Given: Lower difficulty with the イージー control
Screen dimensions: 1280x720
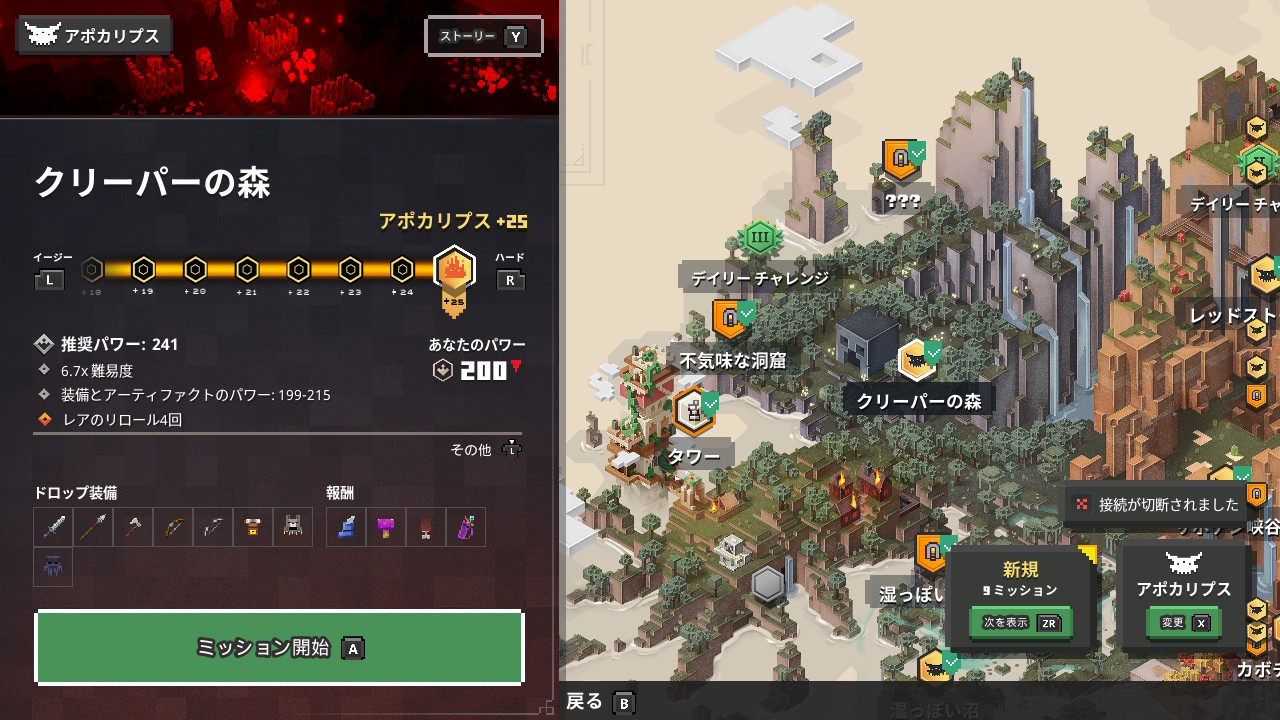Looking at the screenshot, I should click(x=50, y=280).
